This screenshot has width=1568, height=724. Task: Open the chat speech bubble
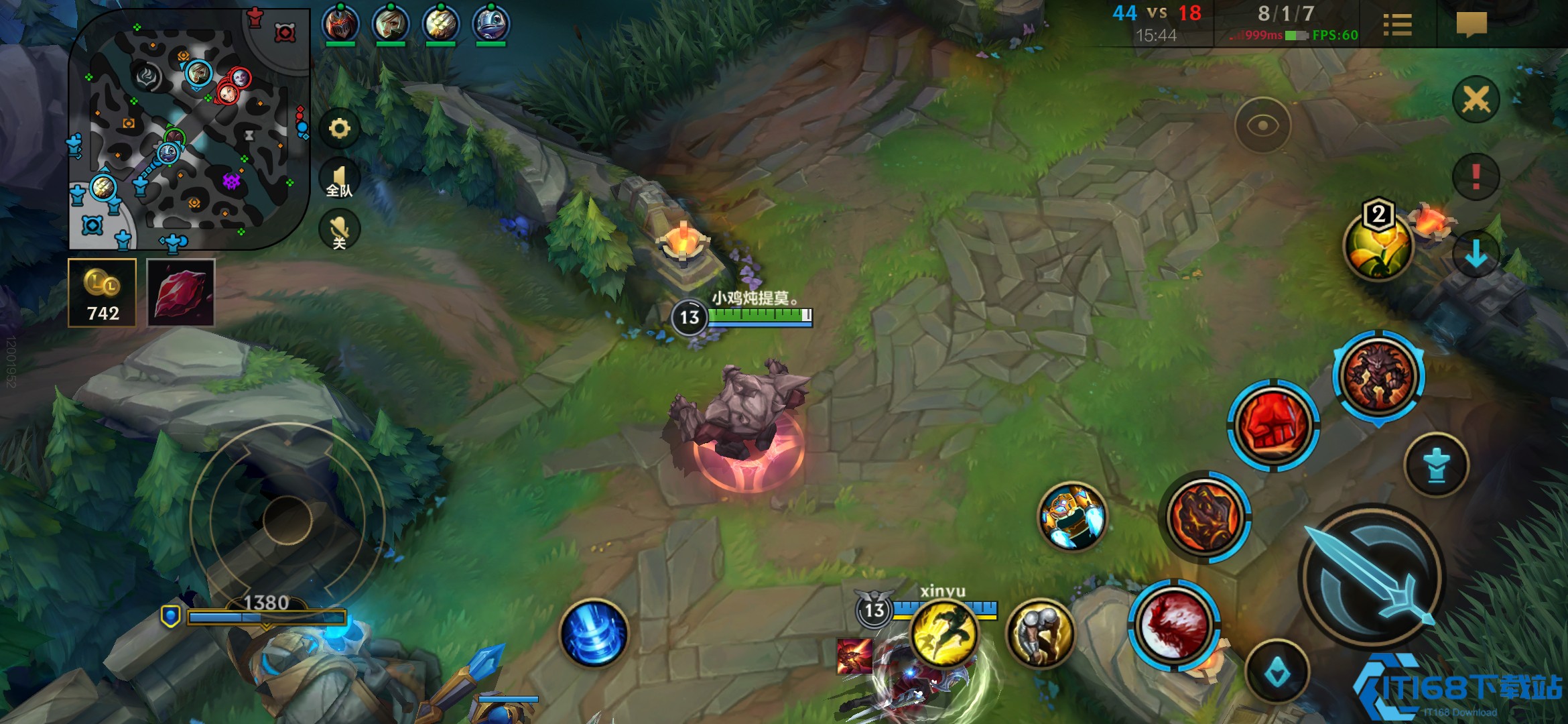[x=1472, y=25]
